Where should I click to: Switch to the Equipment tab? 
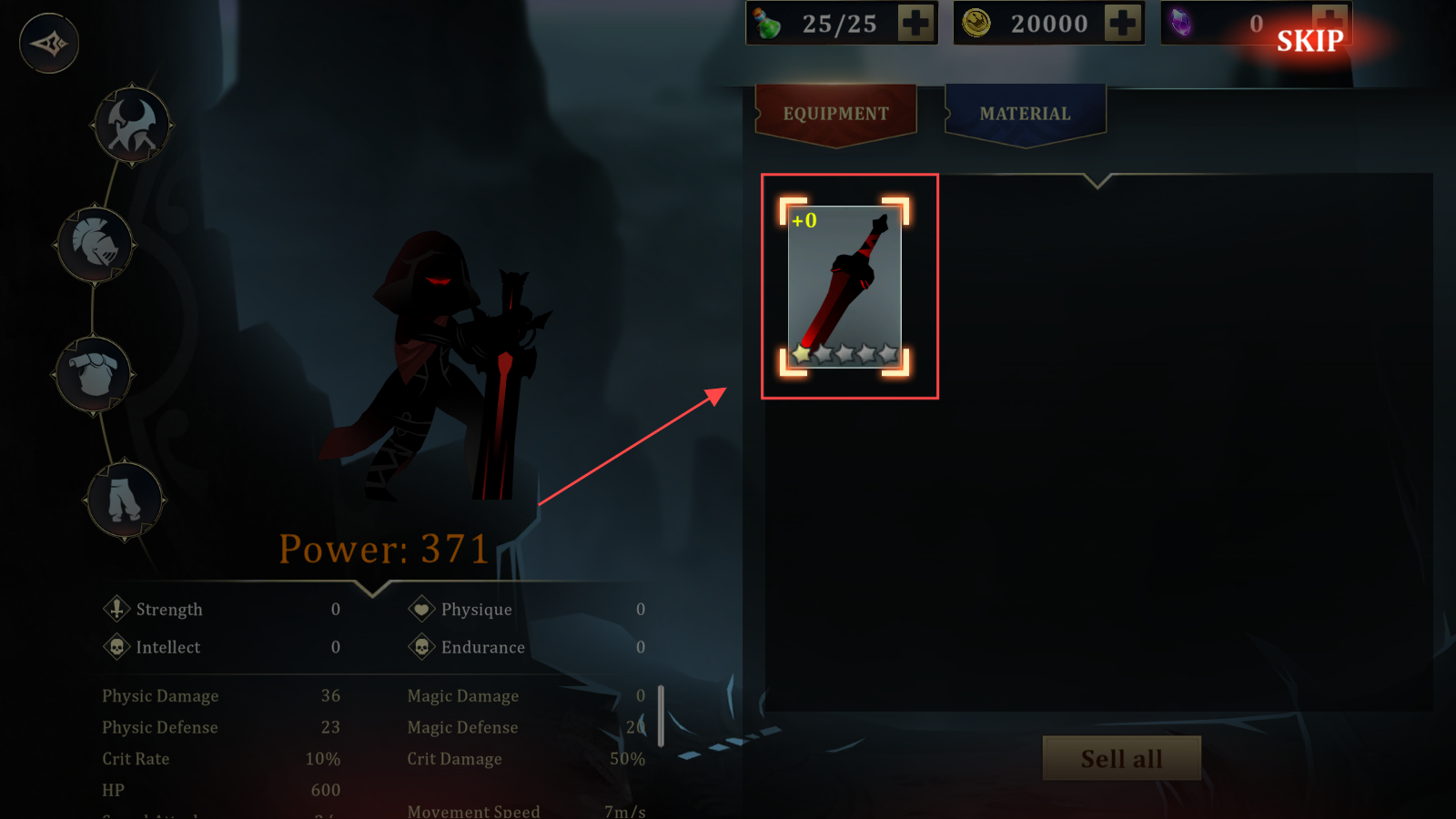click(835, 114)
